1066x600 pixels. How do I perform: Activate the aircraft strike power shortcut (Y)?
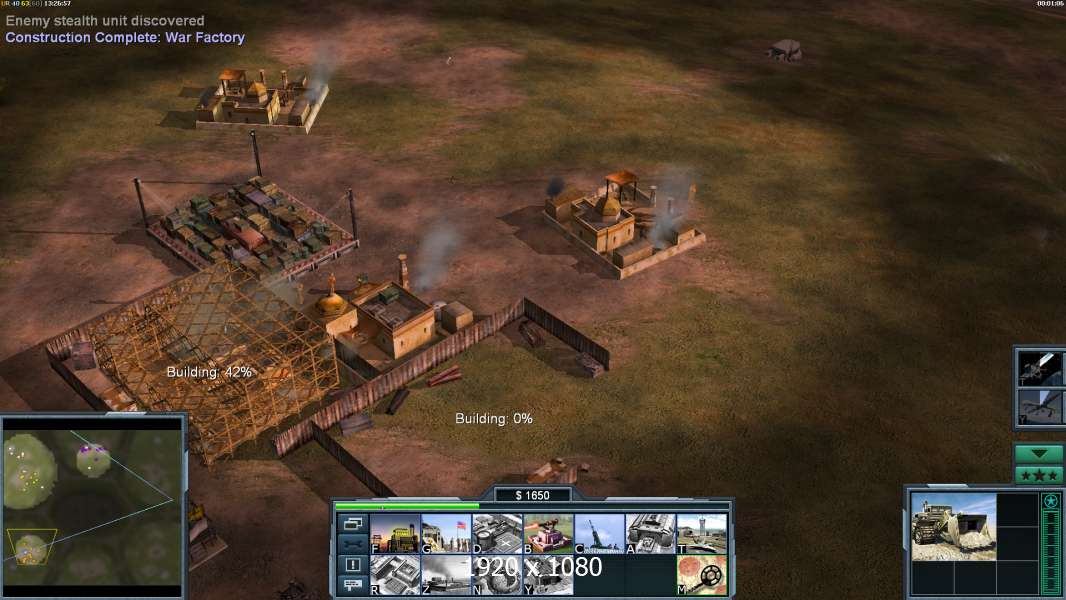coord(1040,407)
